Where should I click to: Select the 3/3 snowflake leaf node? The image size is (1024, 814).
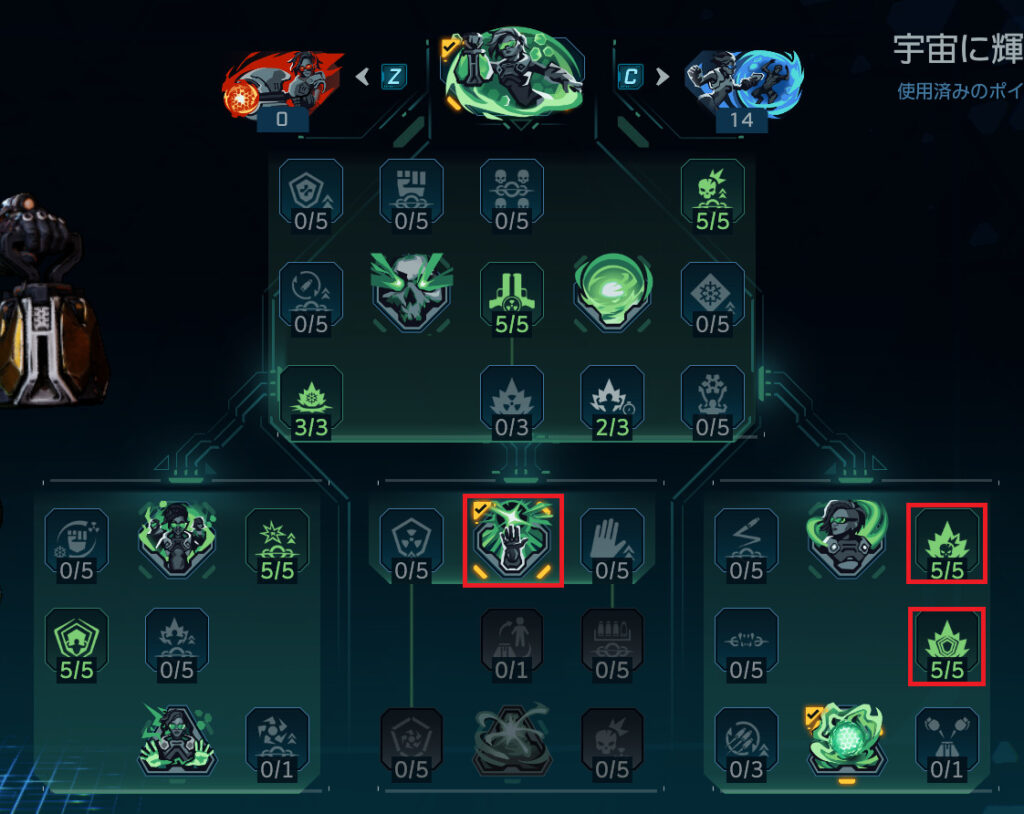(x=310, y=399)
